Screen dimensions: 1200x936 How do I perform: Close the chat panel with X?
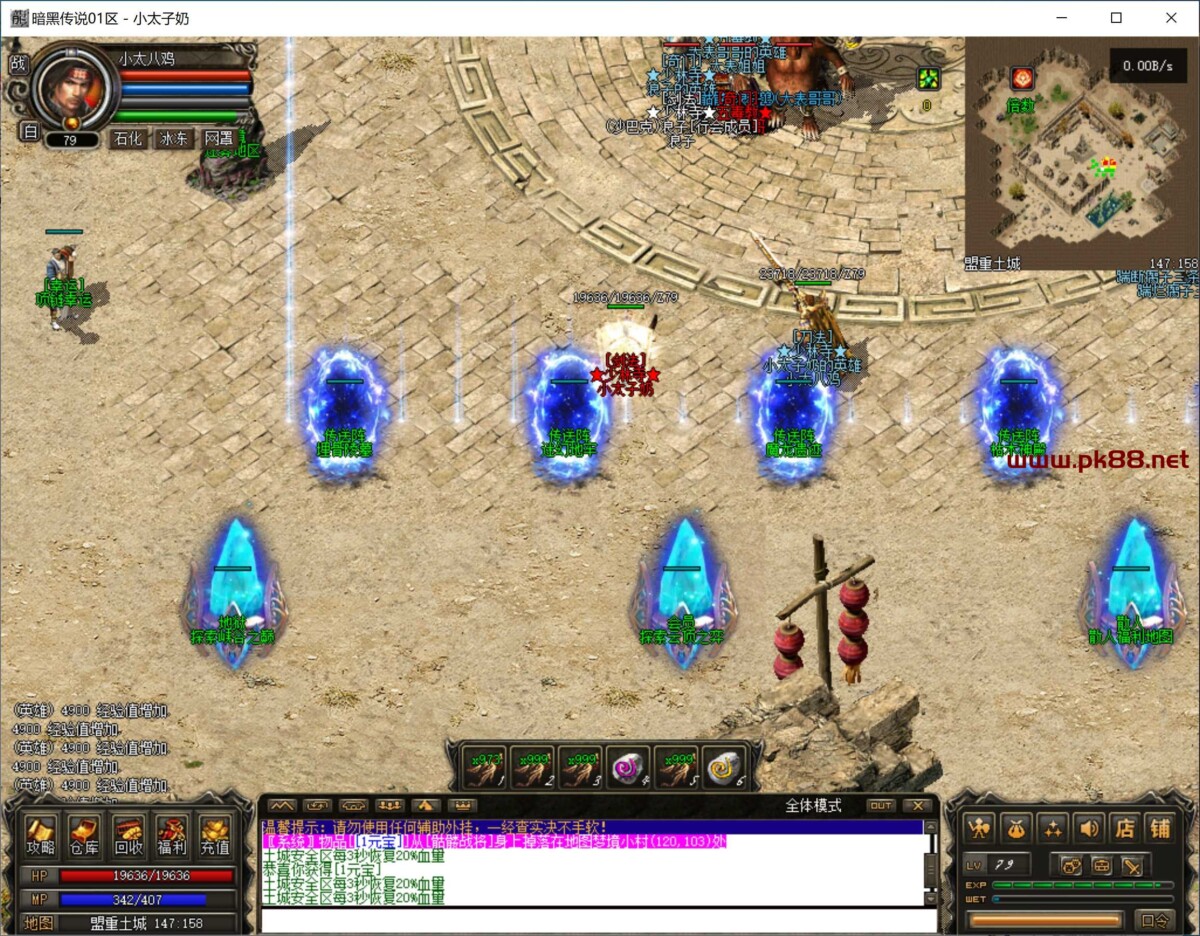[916, 805]
